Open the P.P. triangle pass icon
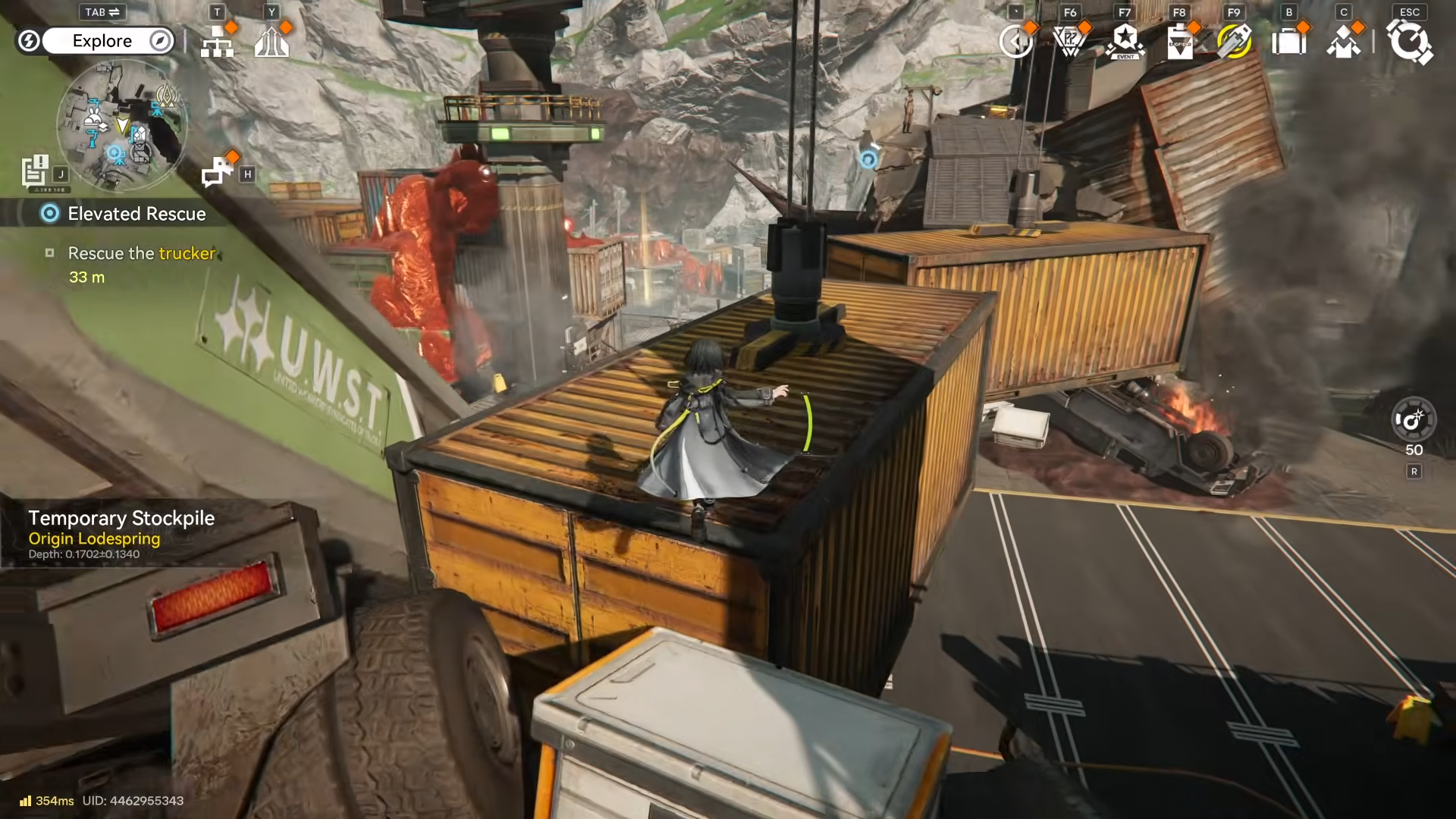Image resolution: width=1456 pixels, height=819 pixels. [x=1070, y=42]
